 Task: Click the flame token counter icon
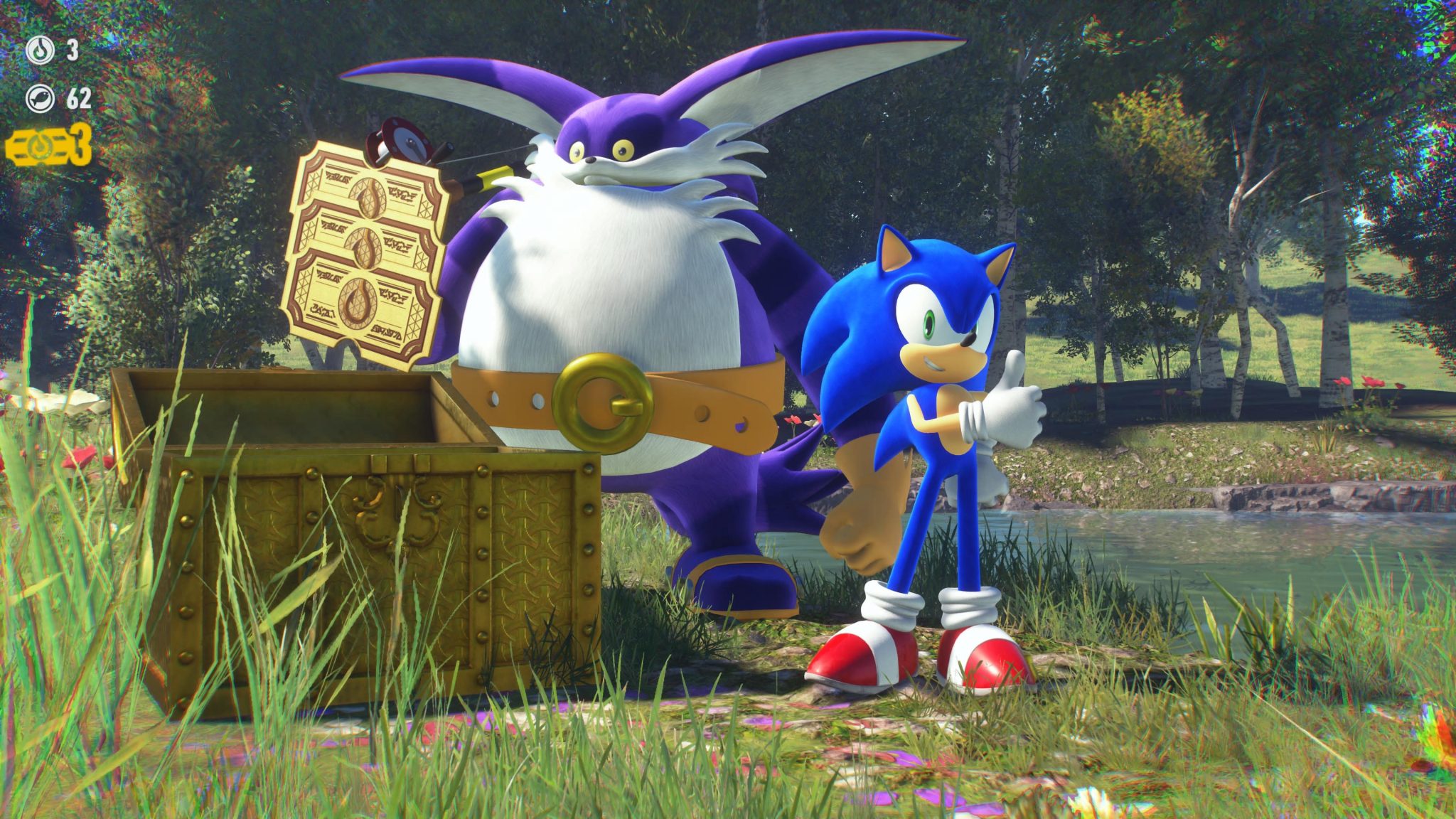click(41, 51)
